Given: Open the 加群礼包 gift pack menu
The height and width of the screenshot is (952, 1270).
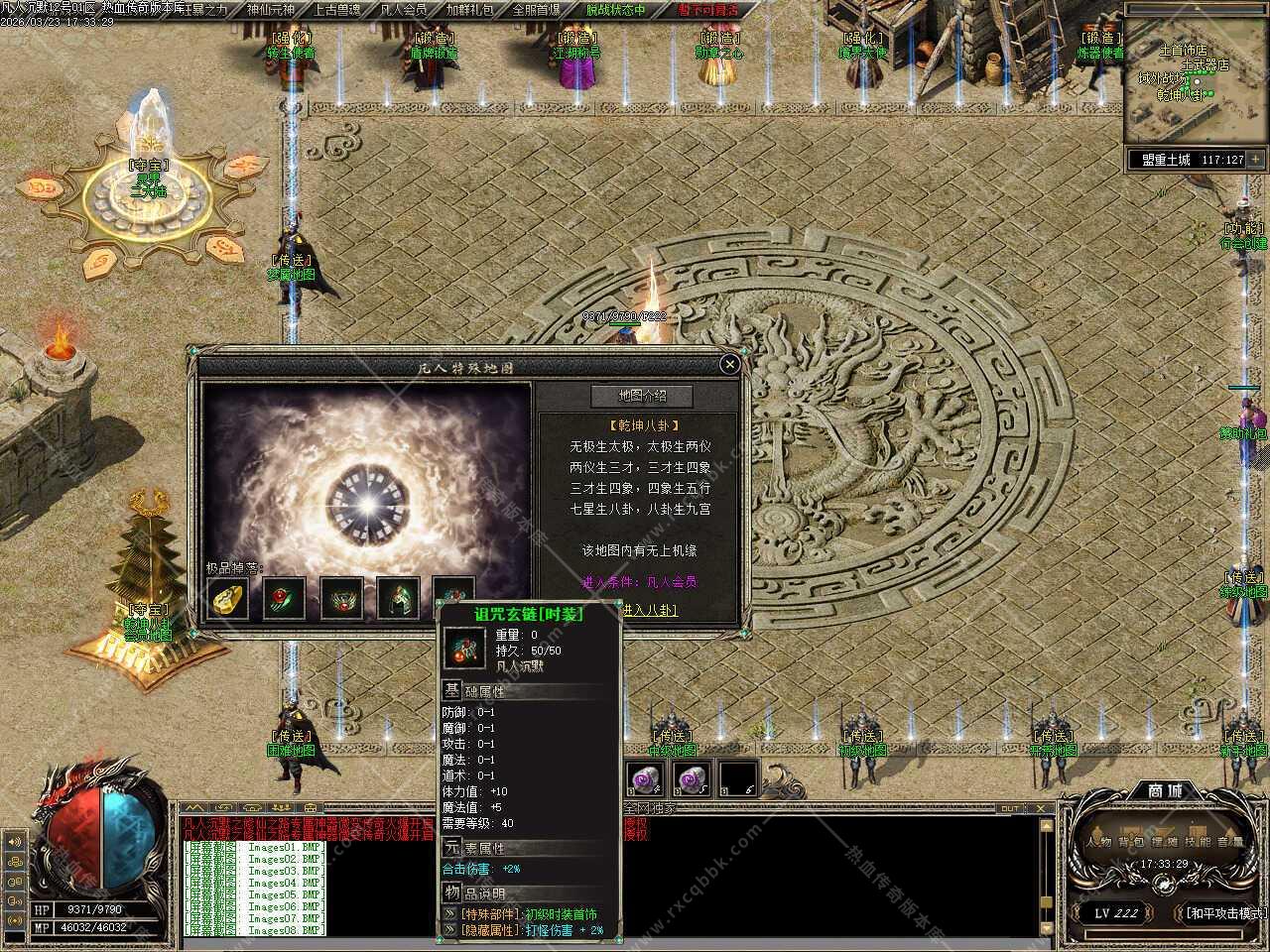Looking at the screenshot, I should [x=470, y=10].
